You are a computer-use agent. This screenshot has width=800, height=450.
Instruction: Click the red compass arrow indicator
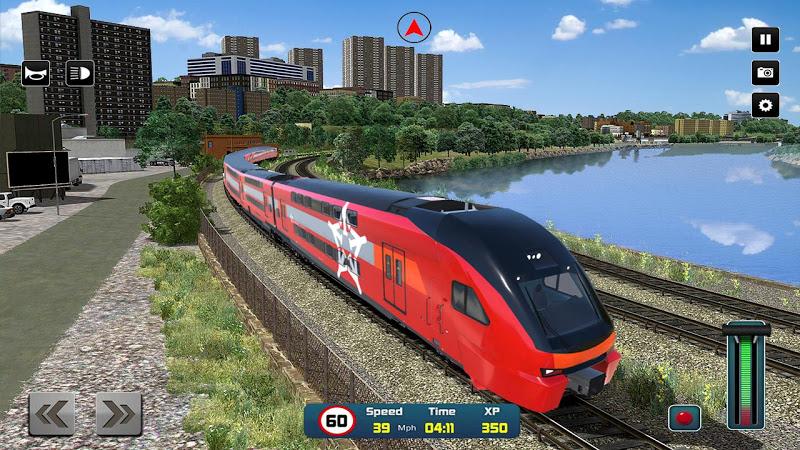[411, 27]
